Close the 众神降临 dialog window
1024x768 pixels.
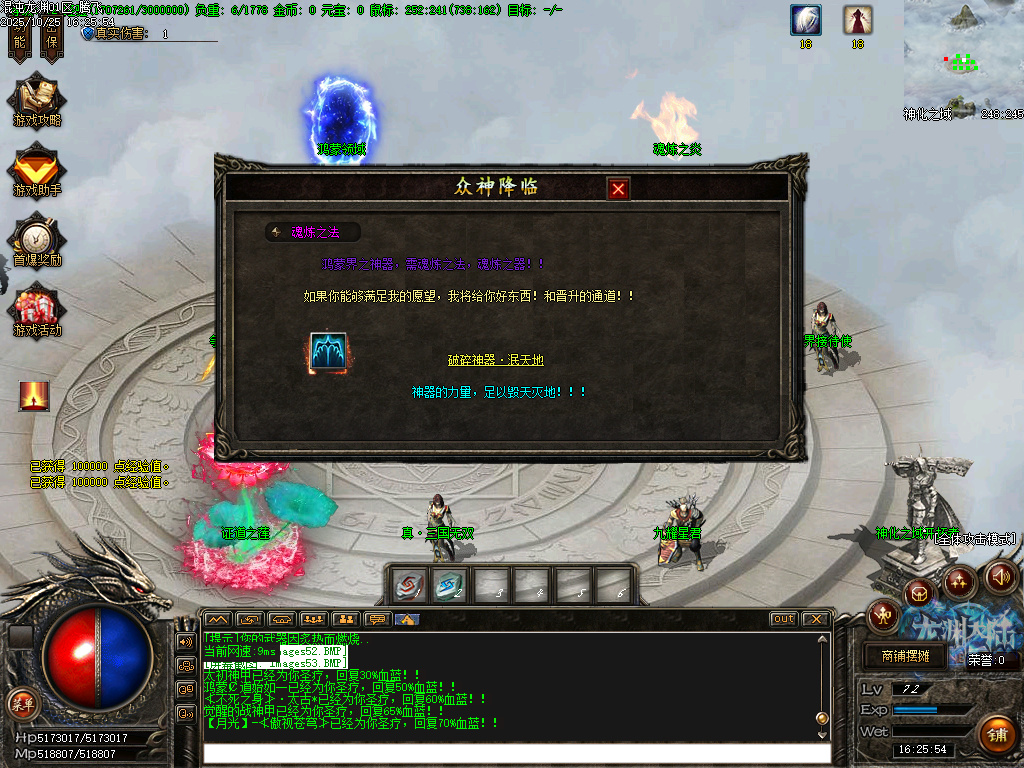[619, 188]
